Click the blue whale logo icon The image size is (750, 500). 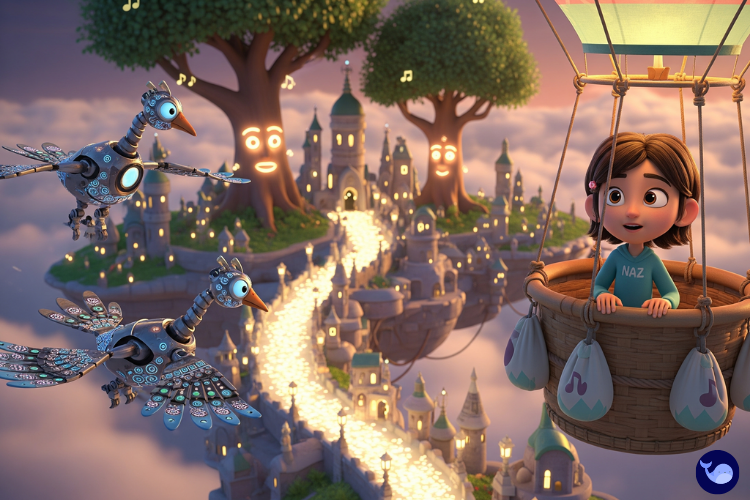tap(717, 471)
